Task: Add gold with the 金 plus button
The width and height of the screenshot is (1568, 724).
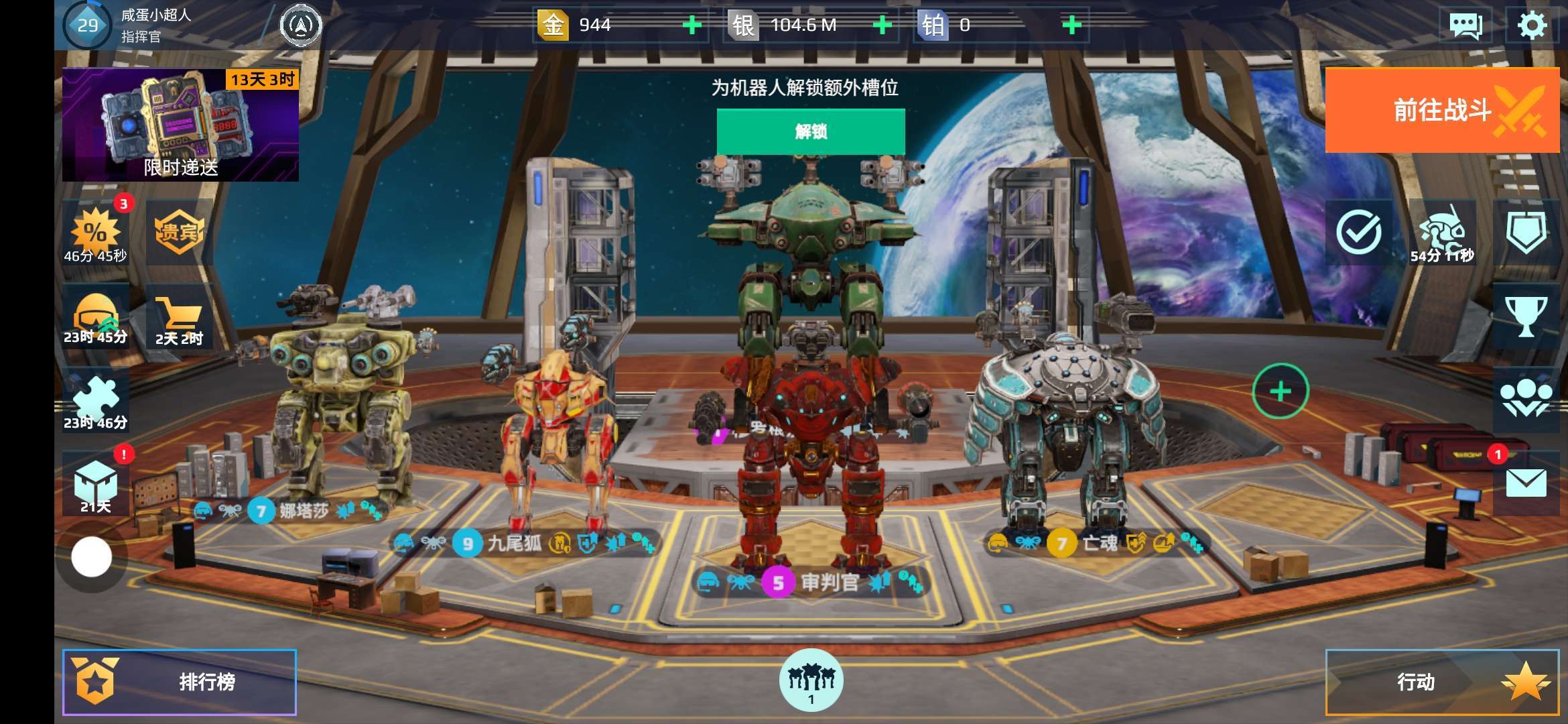Action: pos(692,25)
